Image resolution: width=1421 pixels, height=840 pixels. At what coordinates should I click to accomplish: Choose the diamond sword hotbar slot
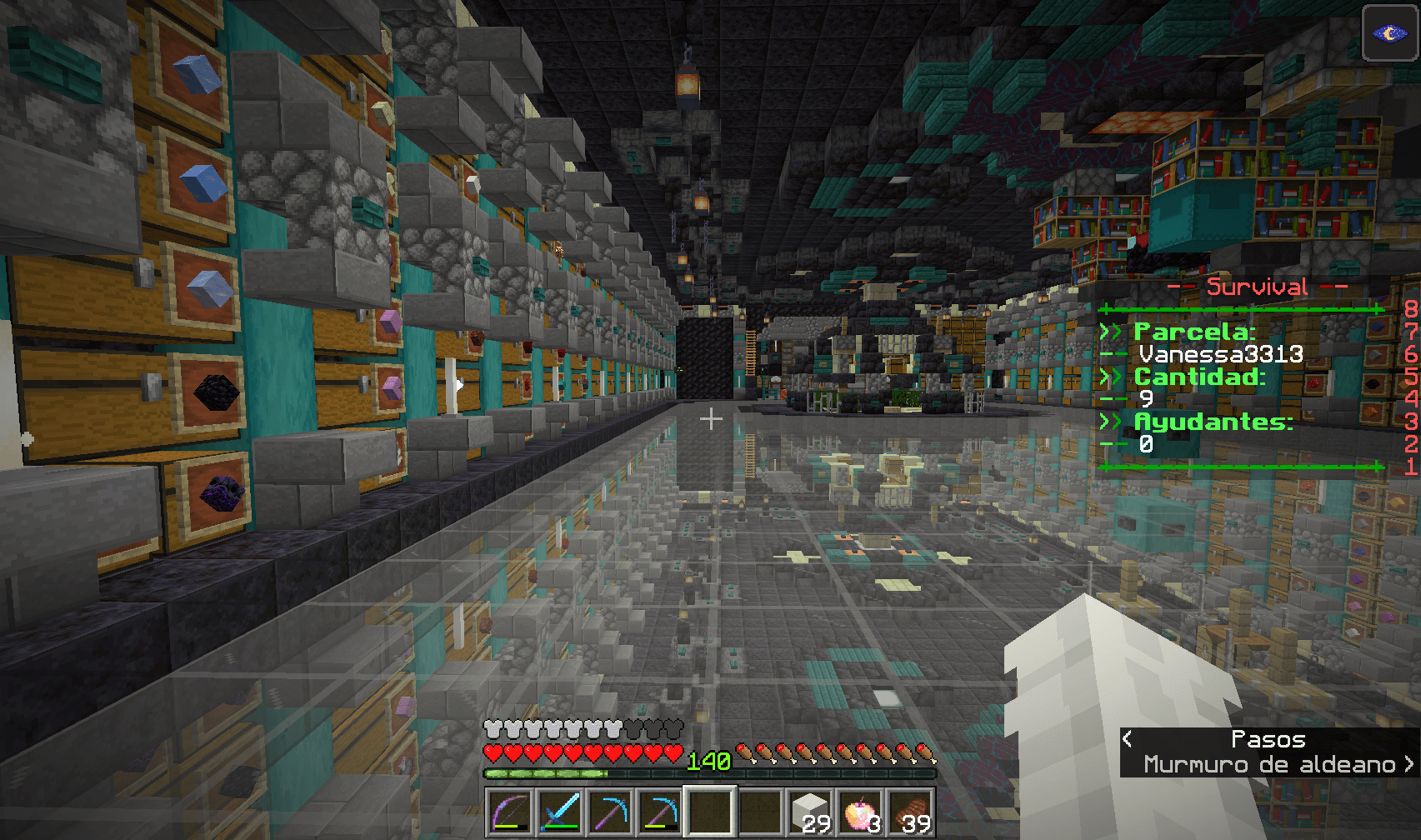click(x=560, y=811)
